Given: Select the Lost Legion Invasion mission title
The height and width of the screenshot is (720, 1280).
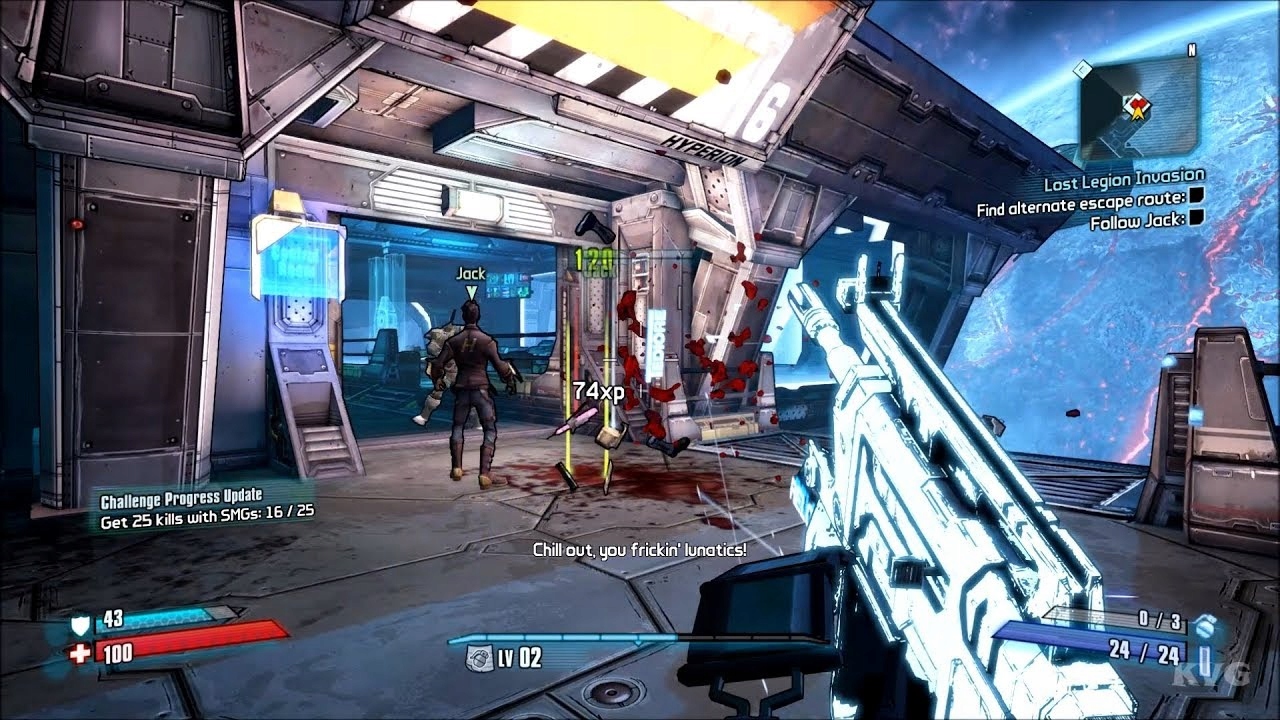Looking at the screenshot, I should pos(1124,182).
